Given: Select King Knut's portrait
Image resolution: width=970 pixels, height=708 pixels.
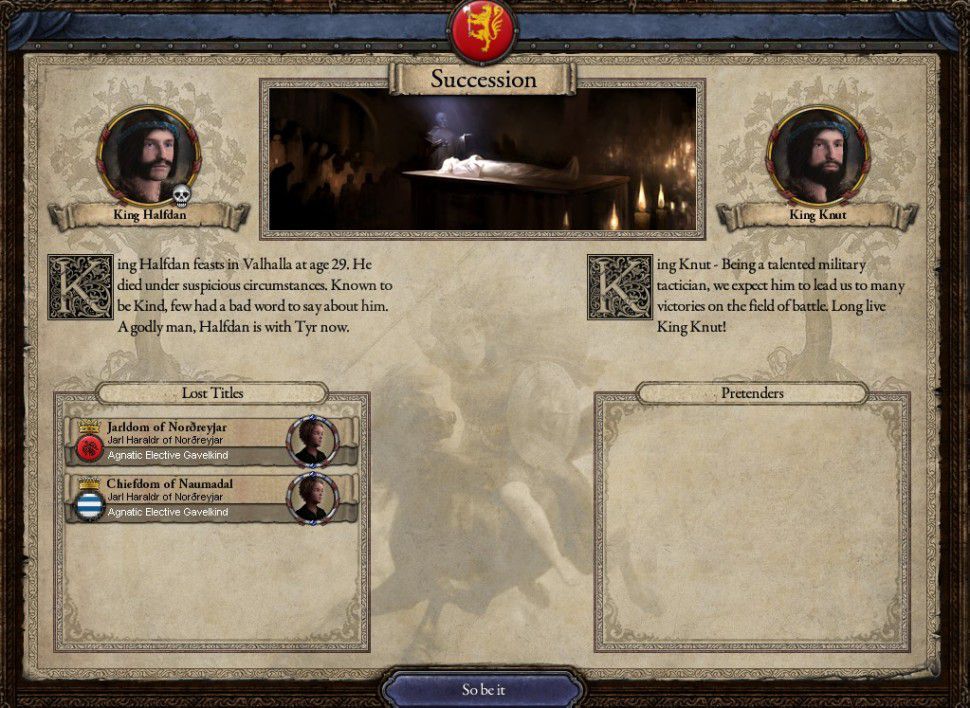Looking at the screenshot, I should [x=817, y=156].
